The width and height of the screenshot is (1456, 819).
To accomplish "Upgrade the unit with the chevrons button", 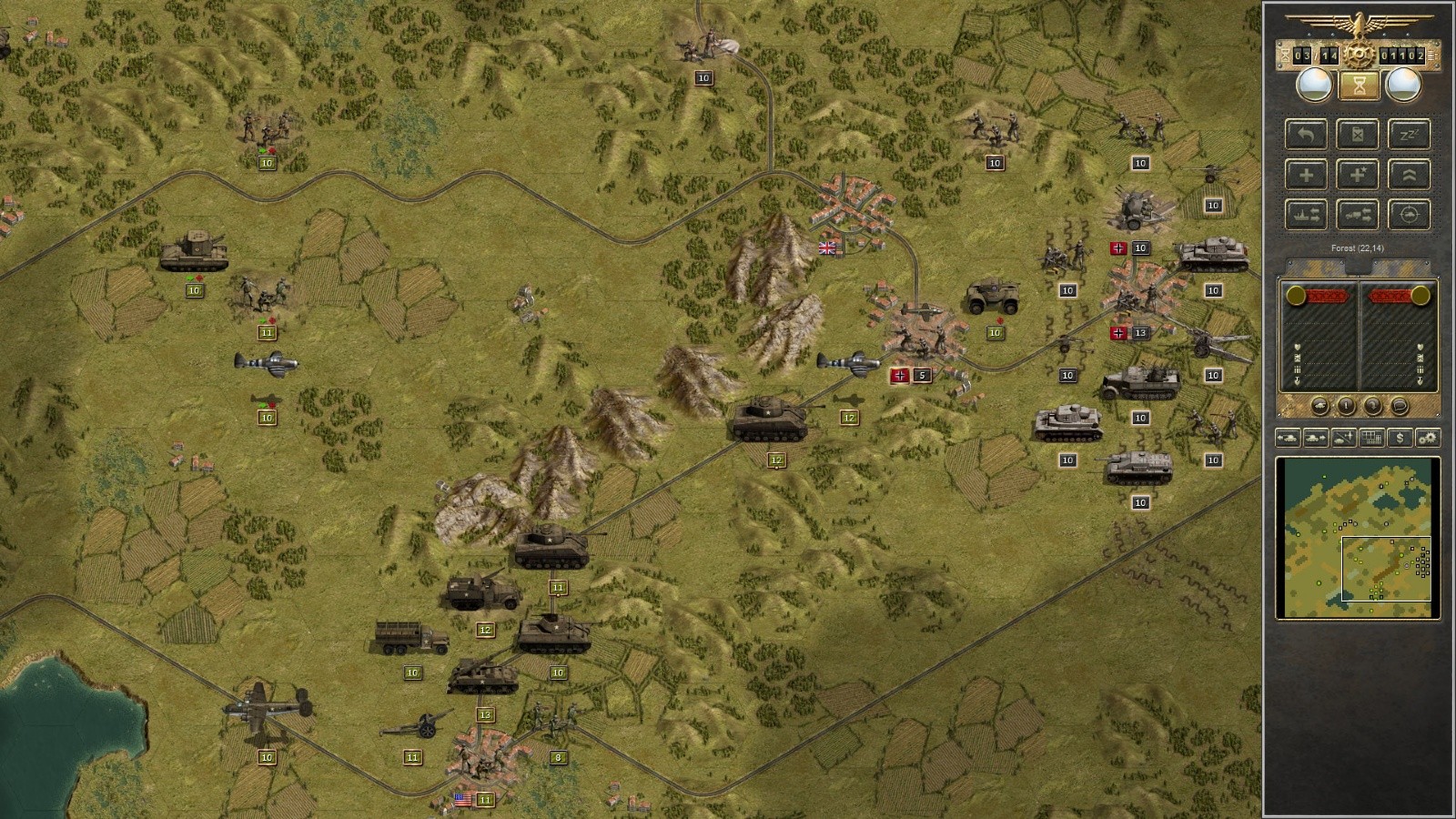I will coord(1409,175).
